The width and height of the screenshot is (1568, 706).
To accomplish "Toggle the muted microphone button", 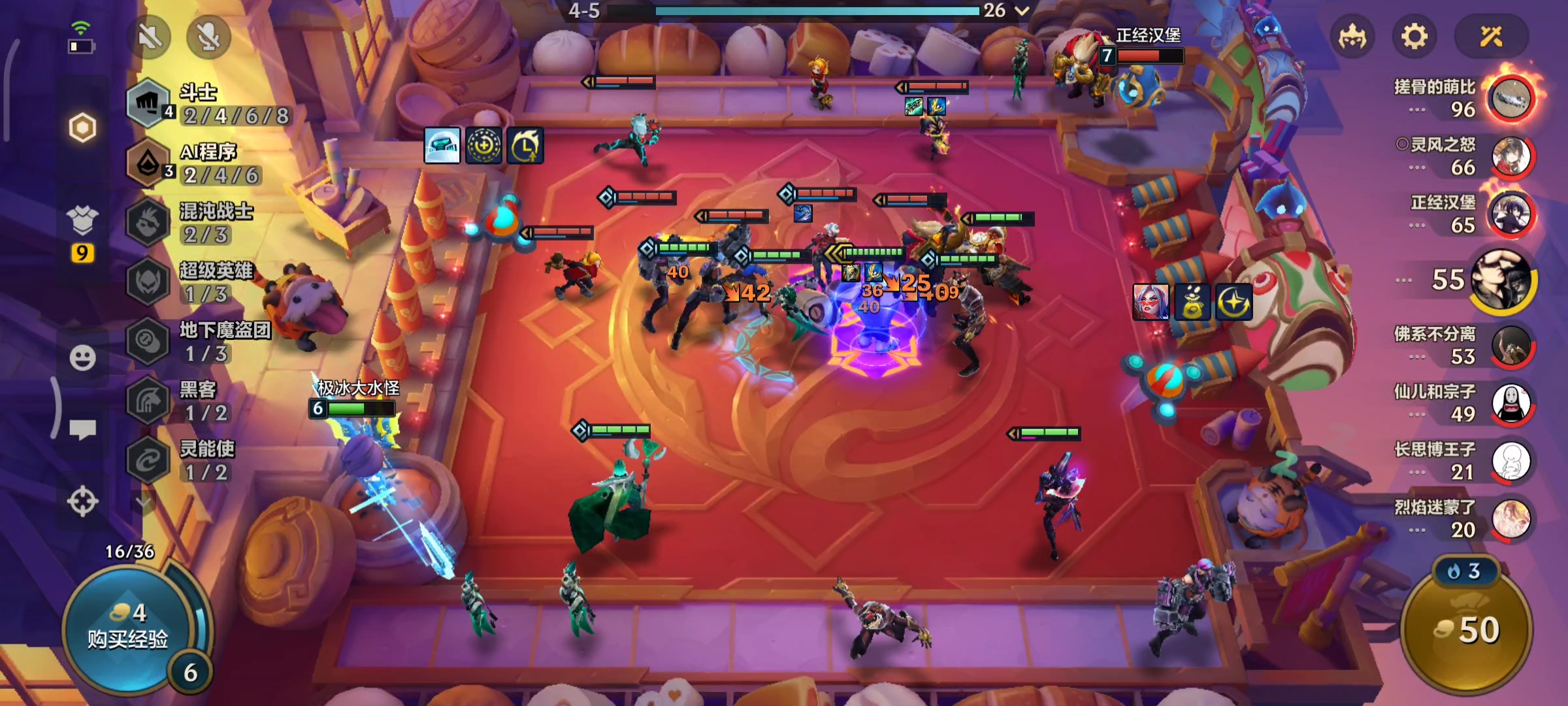I will [208, 37].
